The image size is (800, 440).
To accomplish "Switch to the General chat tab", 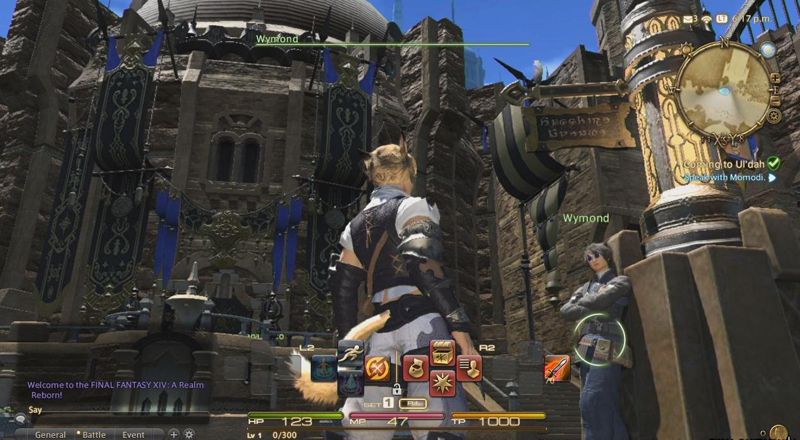I will click(50, 435).
